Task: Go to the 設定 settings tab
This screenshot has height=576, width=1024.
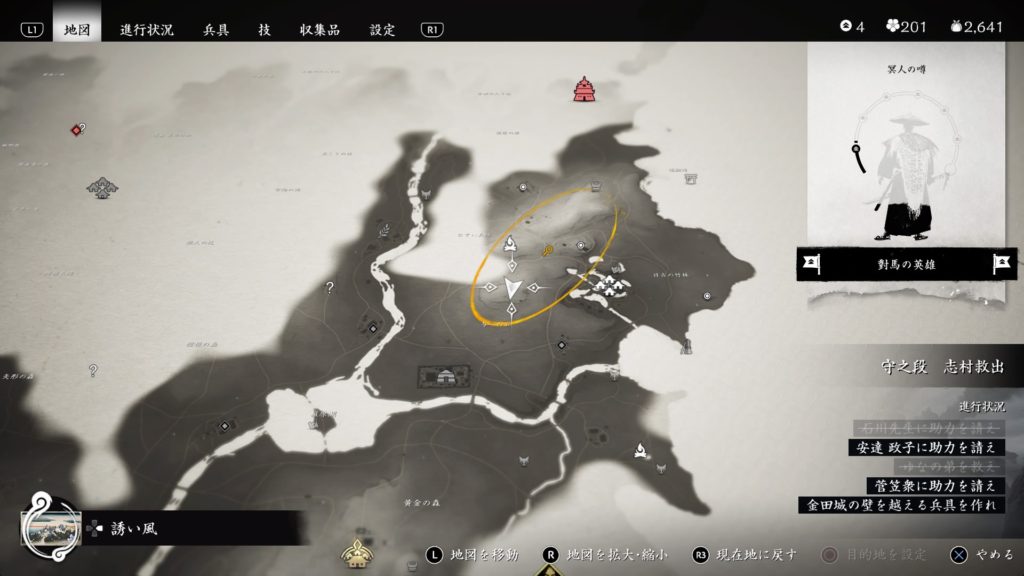Action: (x=383, y=29)
